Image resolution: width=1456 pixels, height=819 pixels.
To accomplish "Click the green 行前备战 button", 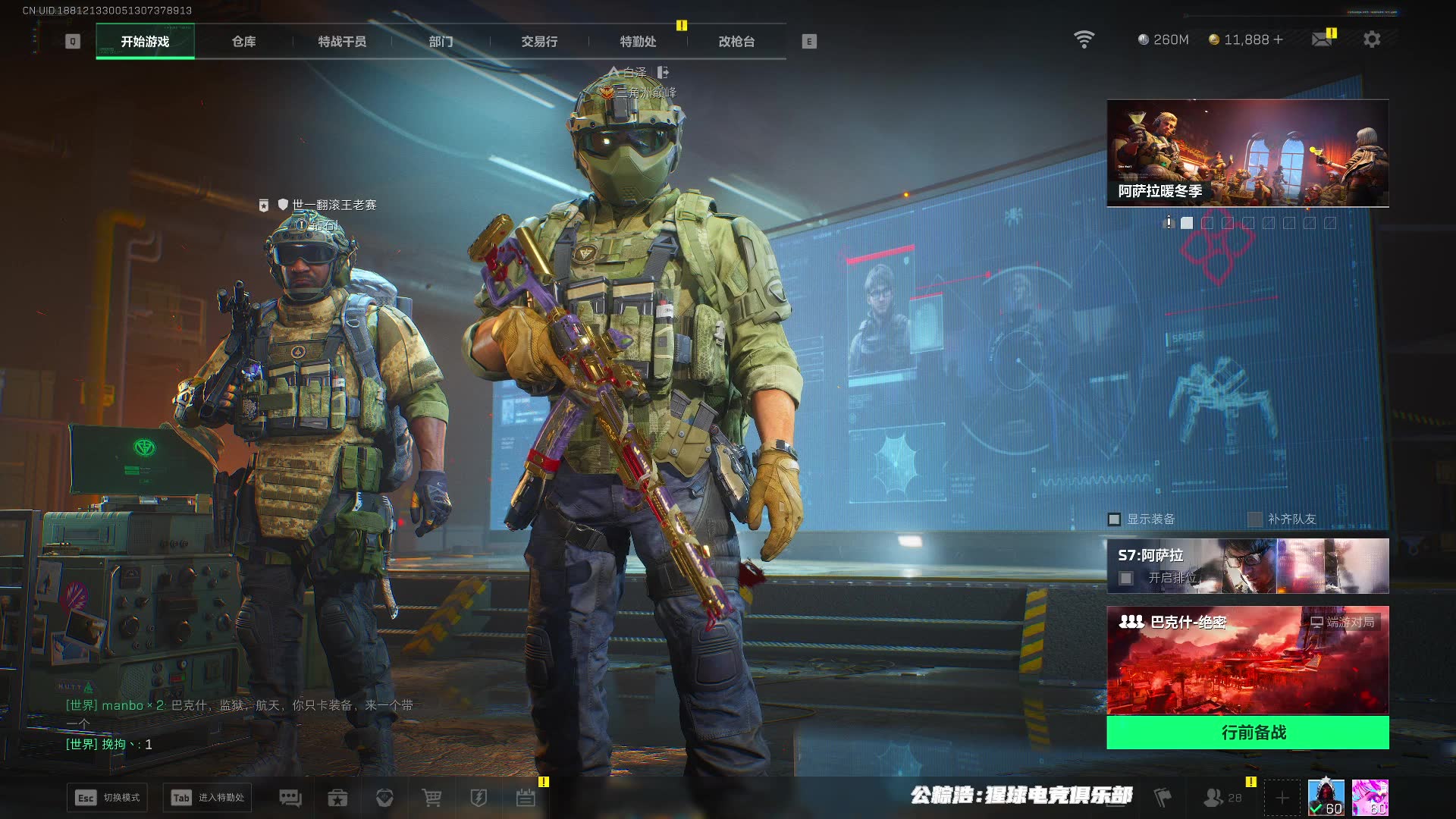I will coord(1247,733).
